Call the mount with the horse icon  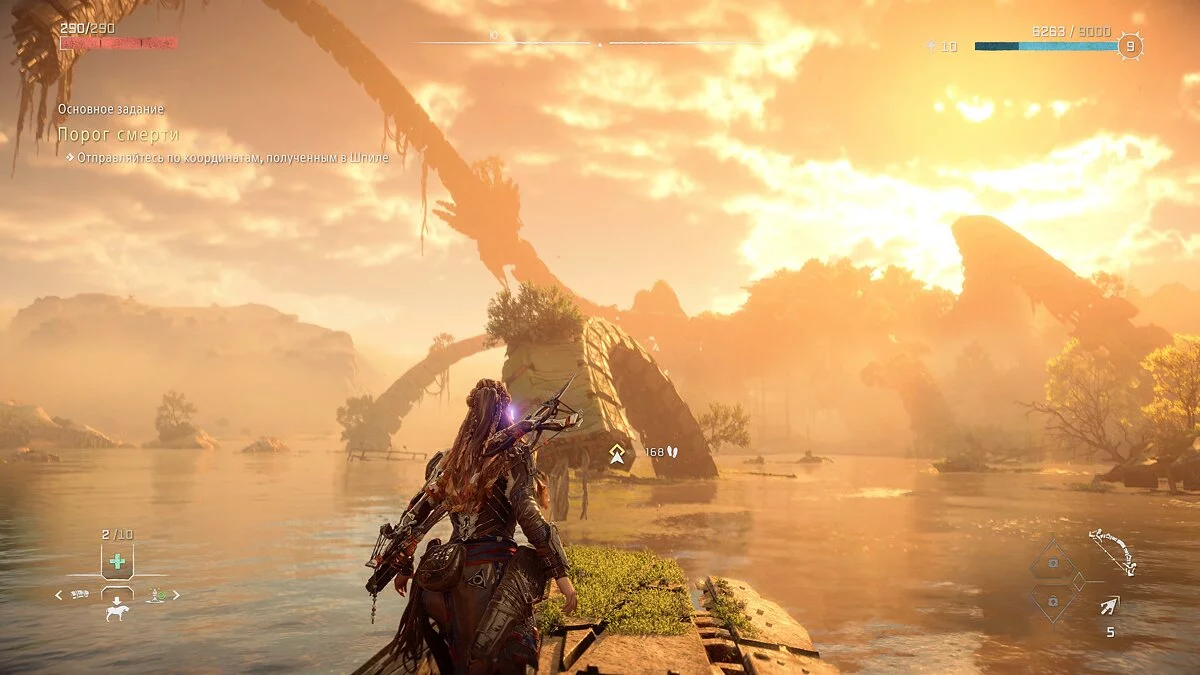tap(117, 612)
